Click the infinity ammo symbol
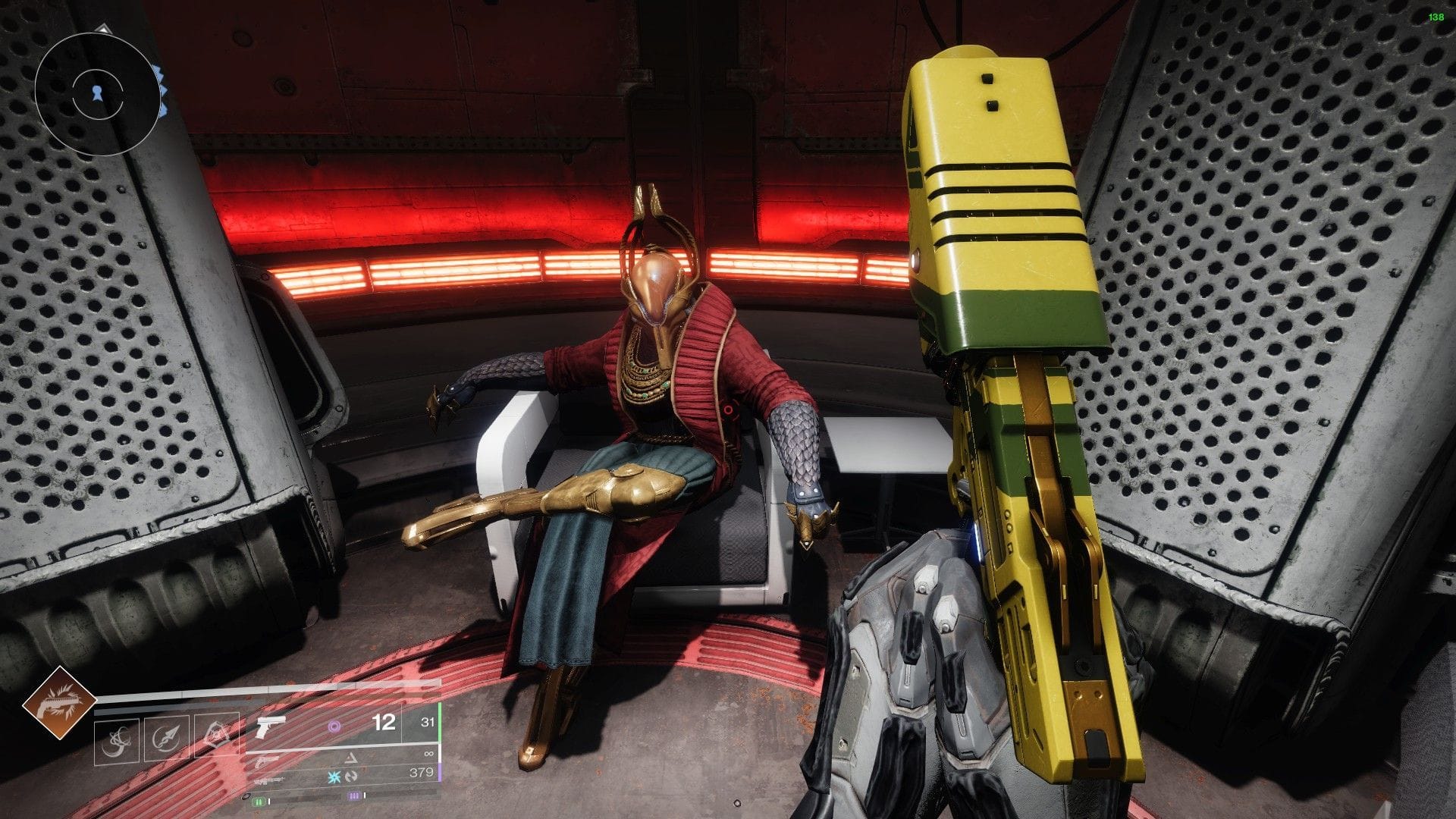This screenshot has height=819, width=1456. click(x=428, y=755)
